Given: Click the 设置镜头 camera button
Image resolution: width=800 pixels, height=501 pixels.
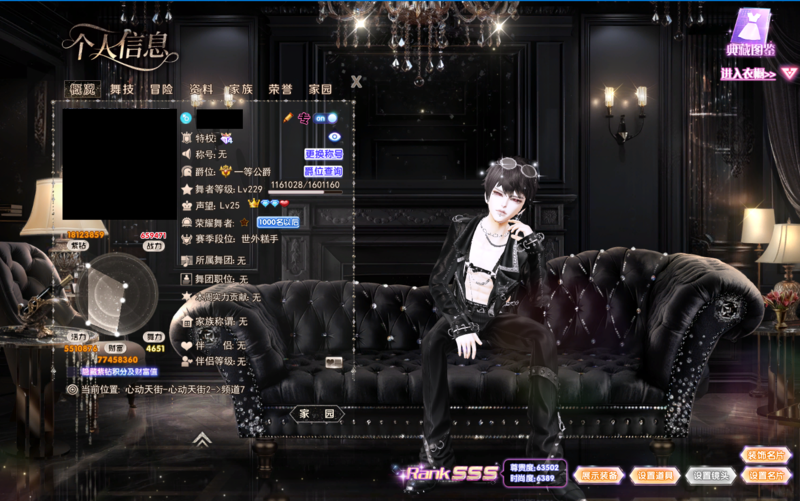Looking at the screenshot, I should coord(712,475).
